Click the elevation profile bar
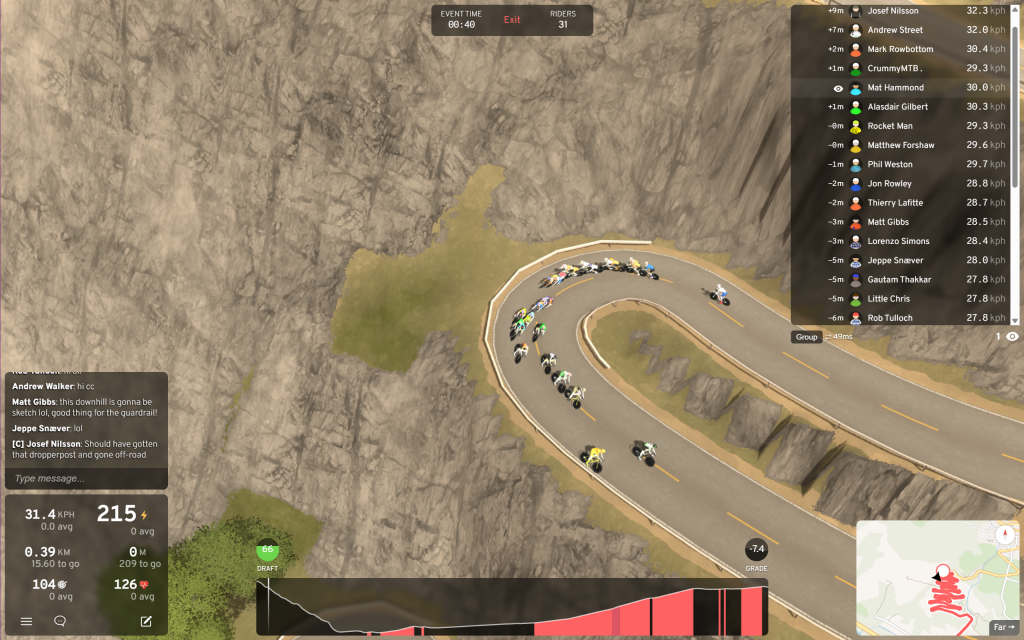 tap(512, 607)
